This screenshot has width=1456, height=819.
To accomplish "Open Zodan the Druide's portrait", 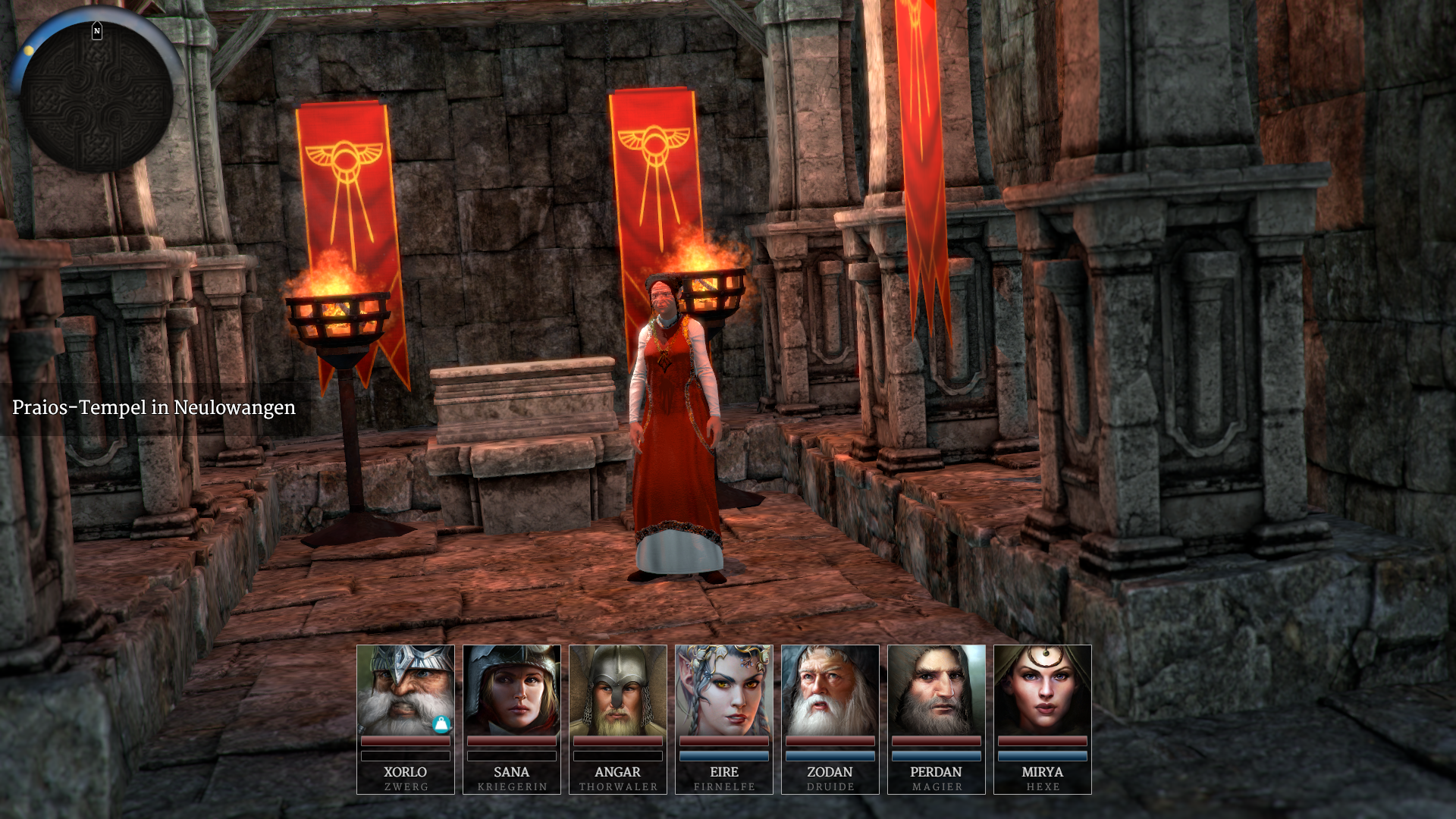I will 830,690.
